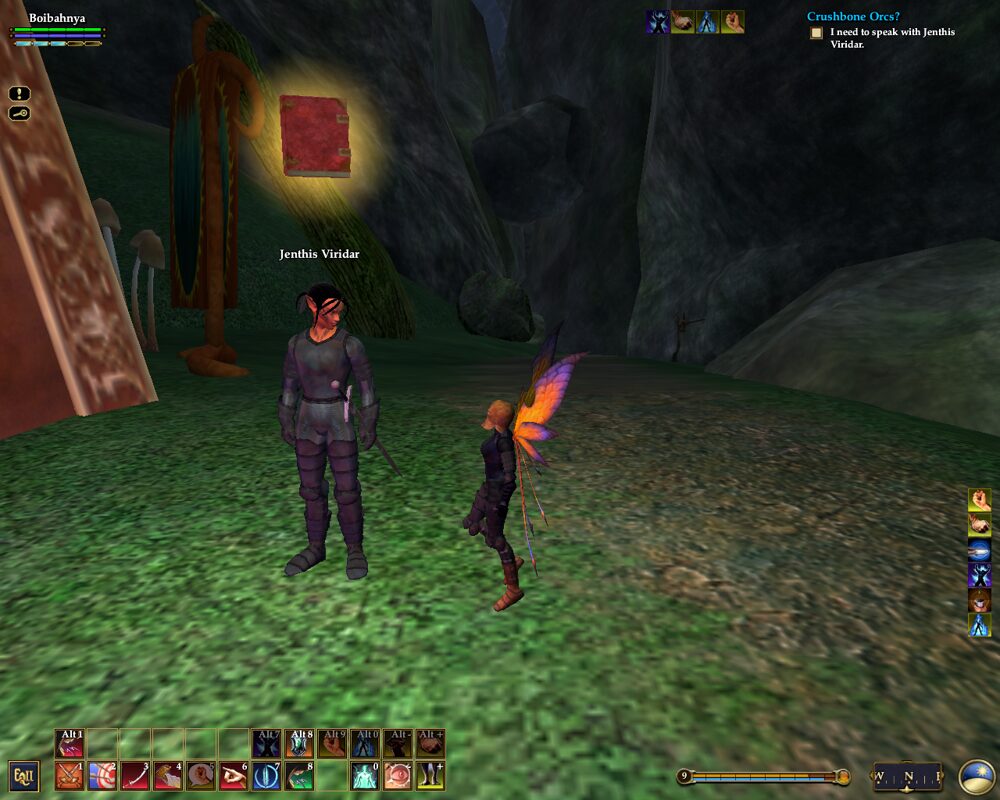This screenshot has width=1000, height=800.
Task: Use the bullseye target ability in slot 2
Action: coord(102,776)
